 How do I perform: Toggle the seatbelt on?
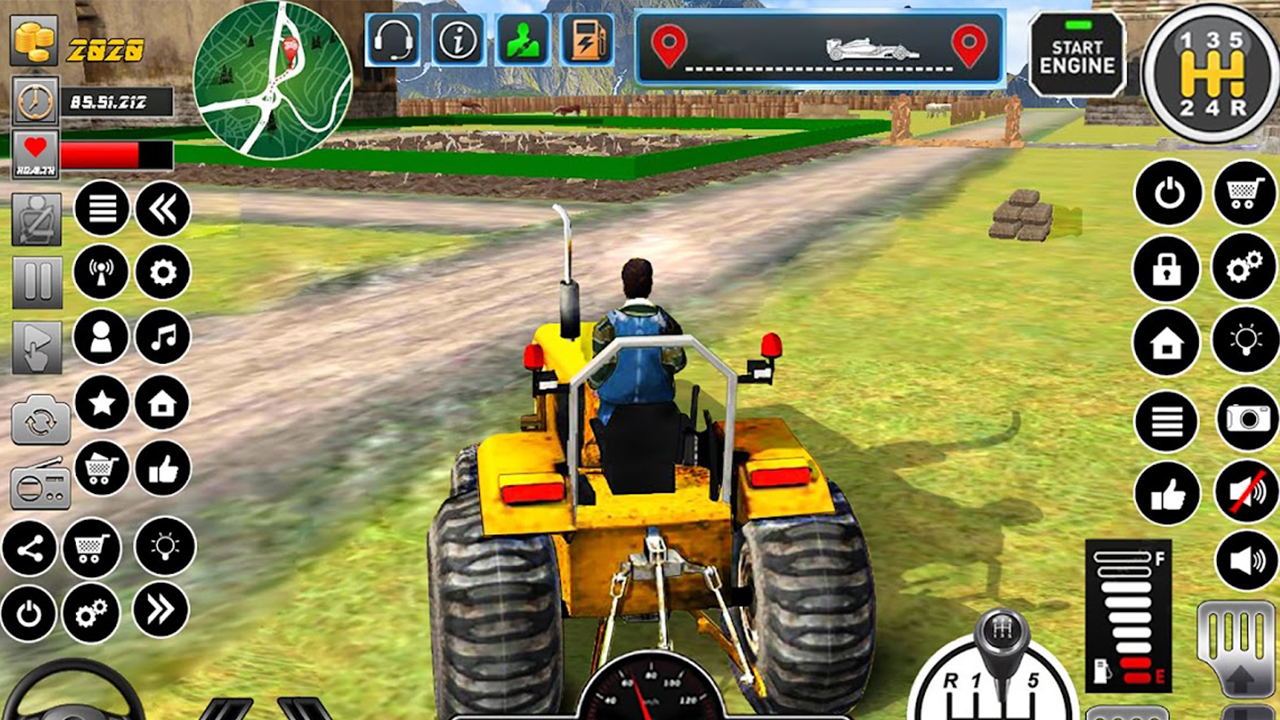point(37,220)
